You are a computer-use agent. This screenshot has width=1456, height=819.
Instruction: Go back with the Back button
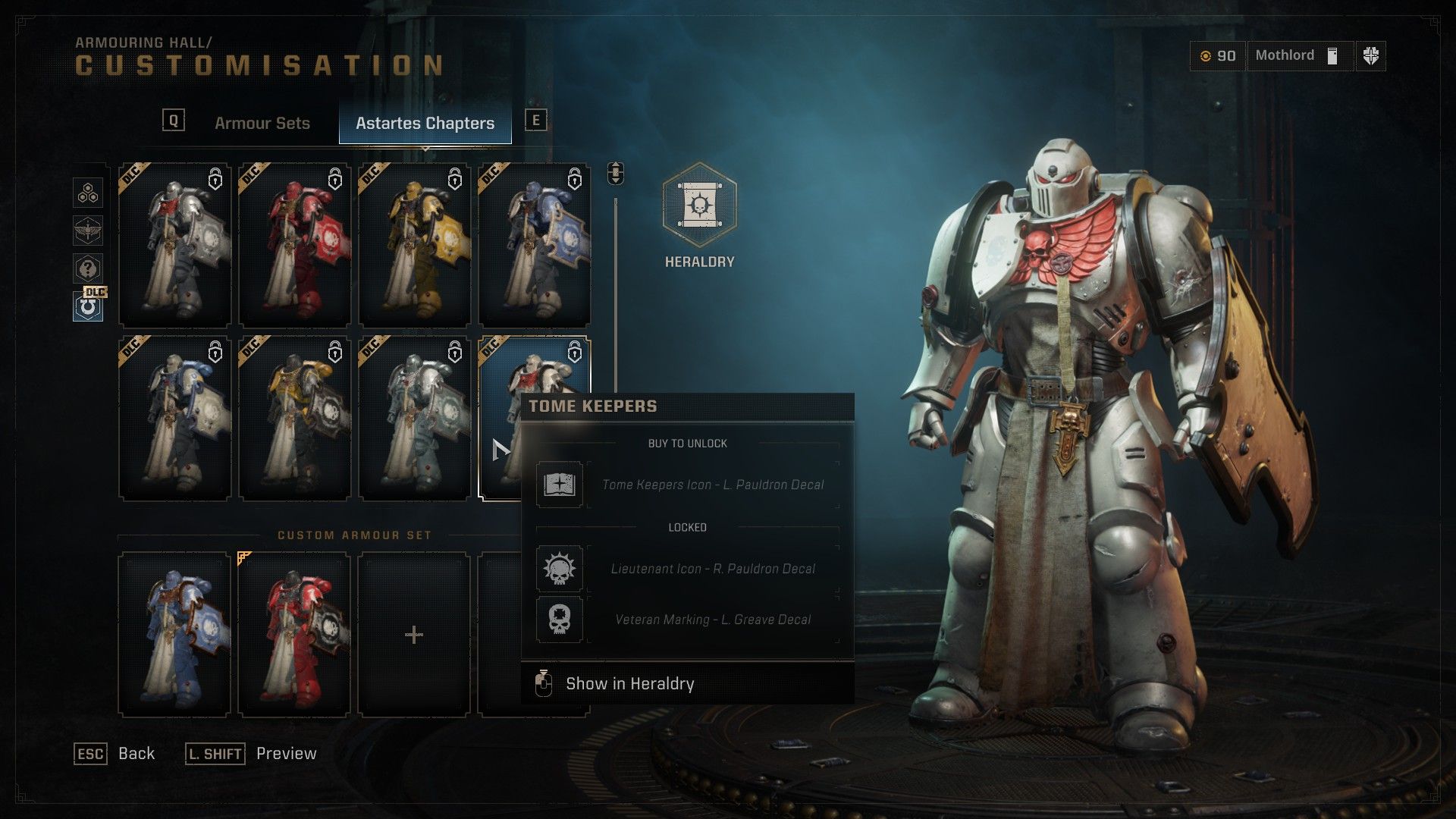[115, 753]
